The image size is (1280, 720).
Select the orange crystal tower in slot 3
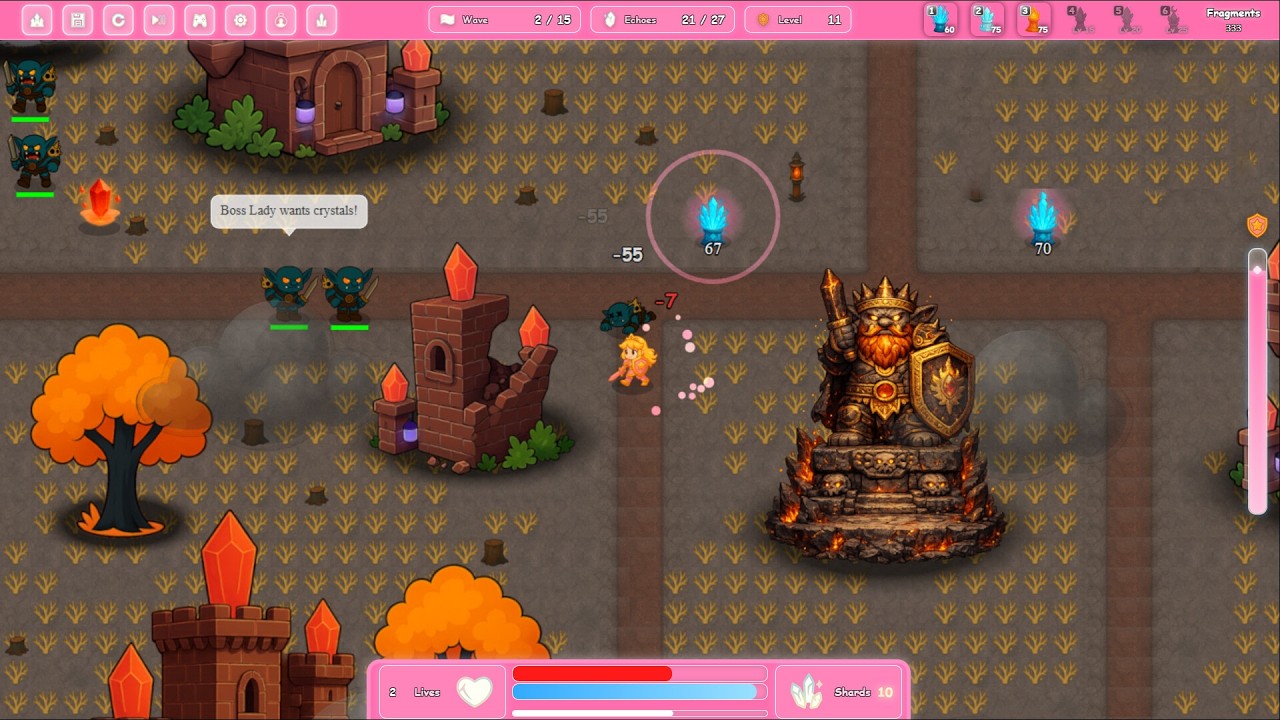(1033, 20)
